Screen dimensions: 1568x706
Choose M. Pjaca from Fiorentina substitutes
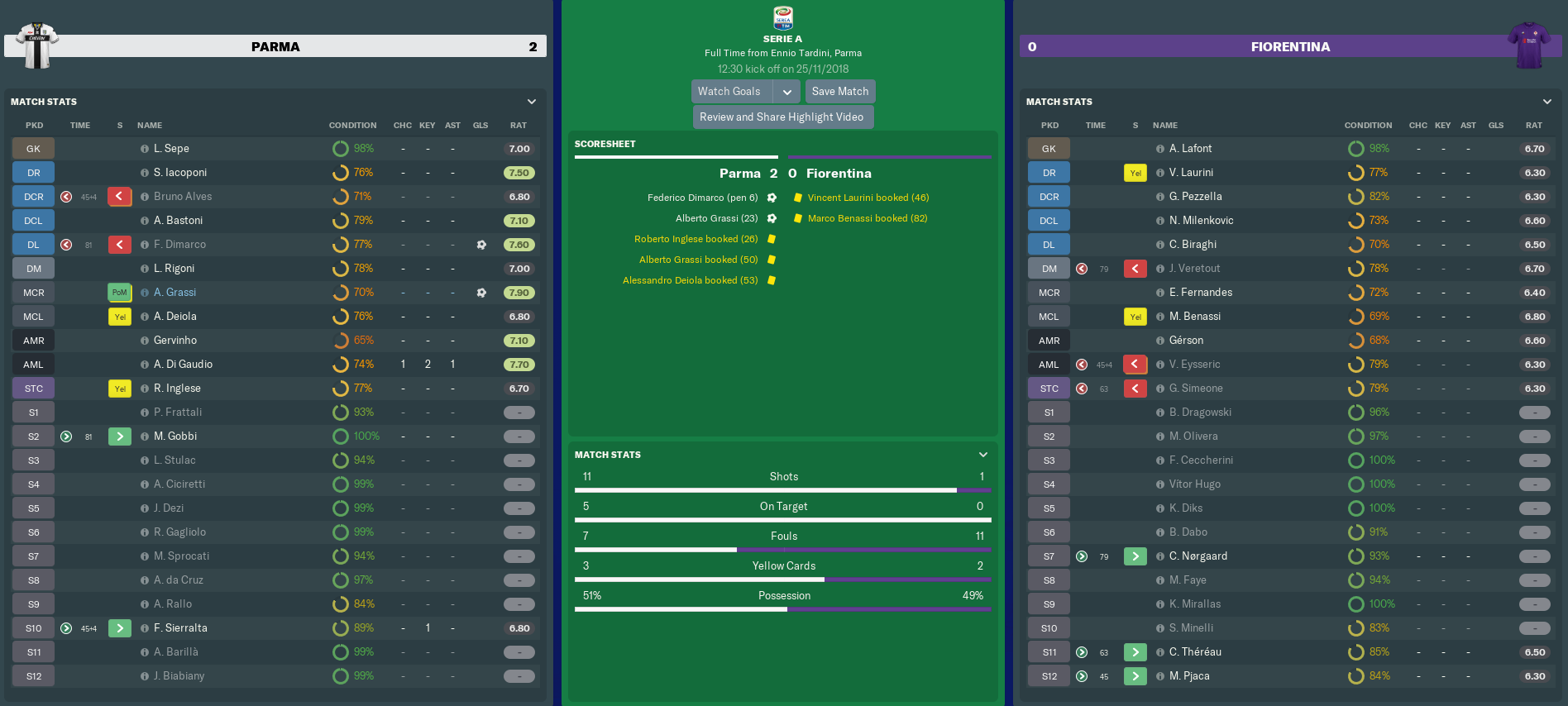[x=1189, y=676]
